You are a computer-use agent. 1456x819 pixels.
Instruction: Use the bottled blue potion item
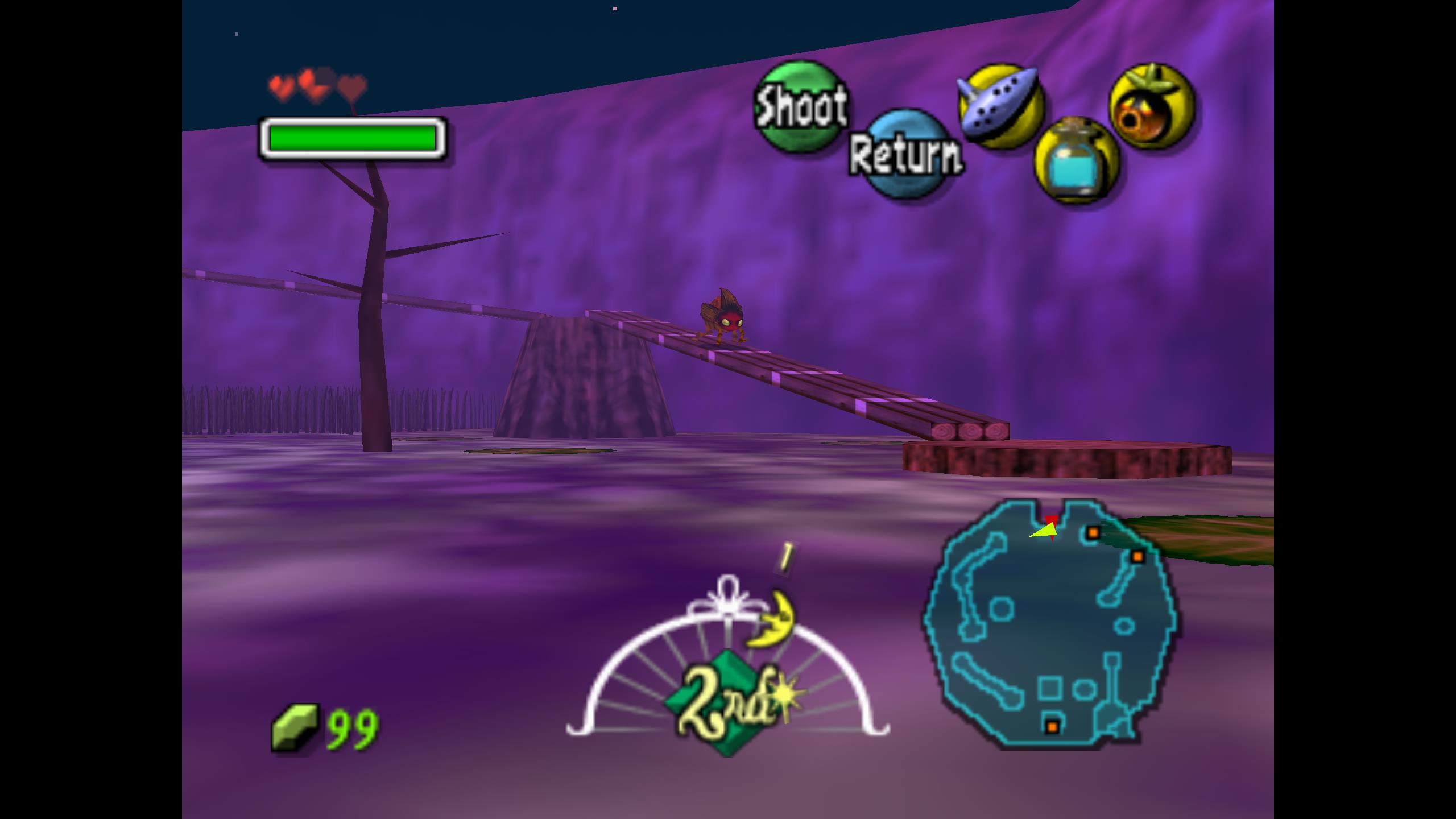pos(1076,161)
